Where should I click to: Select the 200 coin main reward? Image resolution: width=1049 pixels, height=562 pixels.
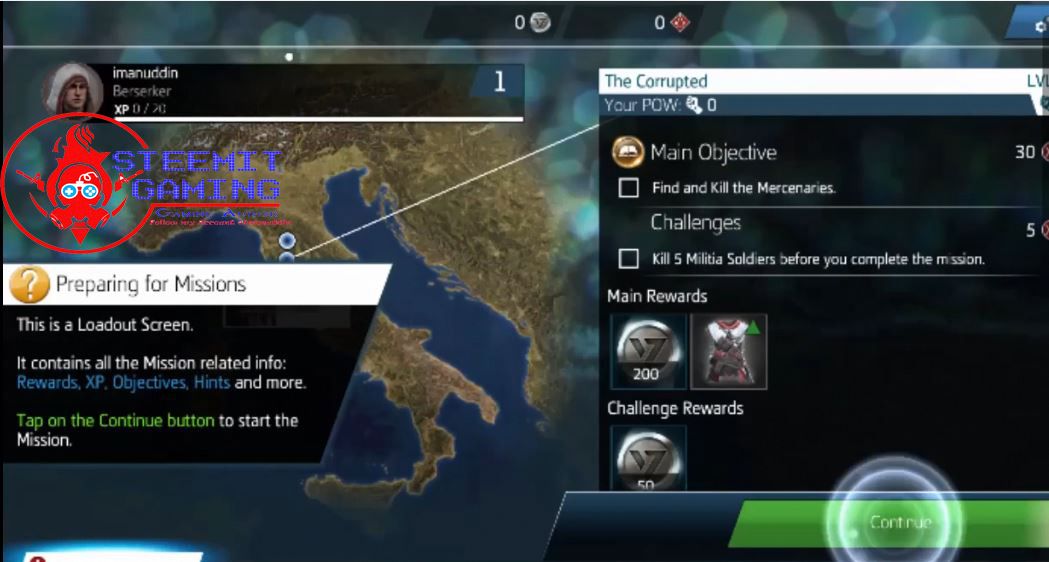pos(648,351)
